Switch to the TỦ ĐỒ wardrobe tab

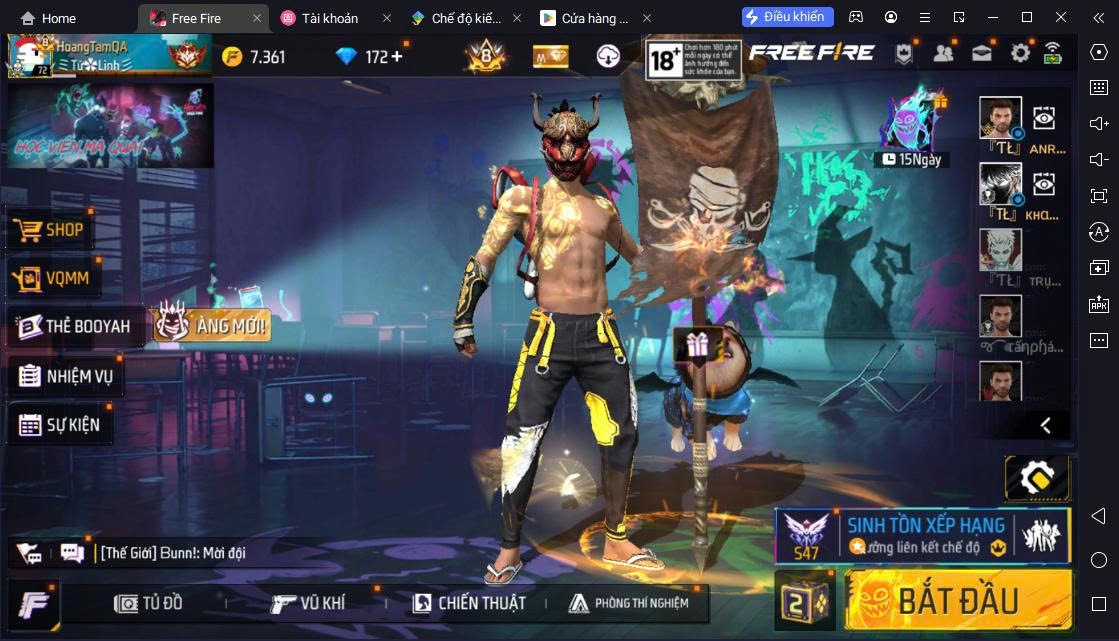click(x=148, y=603)
